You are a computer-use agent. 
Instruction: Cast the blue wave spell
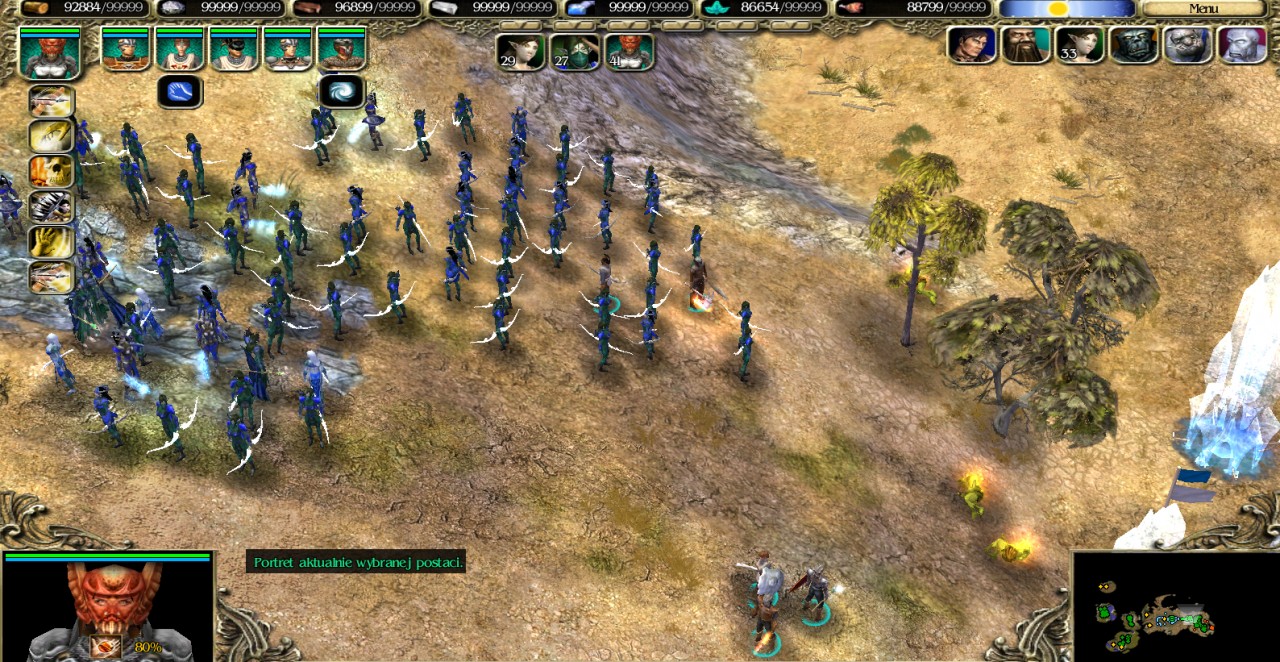[180, 92]
